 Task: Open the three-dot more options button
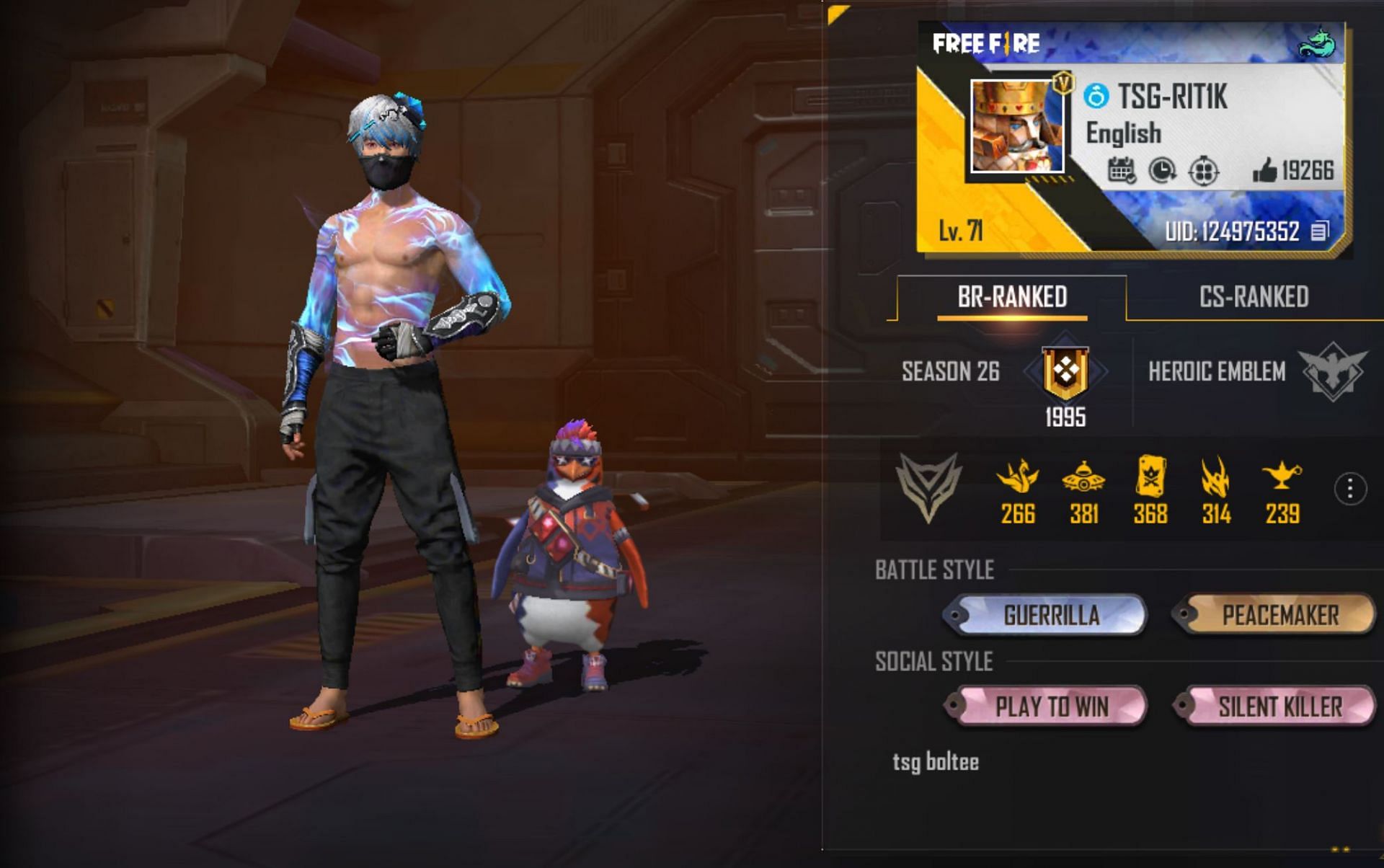pos(1349,490)
